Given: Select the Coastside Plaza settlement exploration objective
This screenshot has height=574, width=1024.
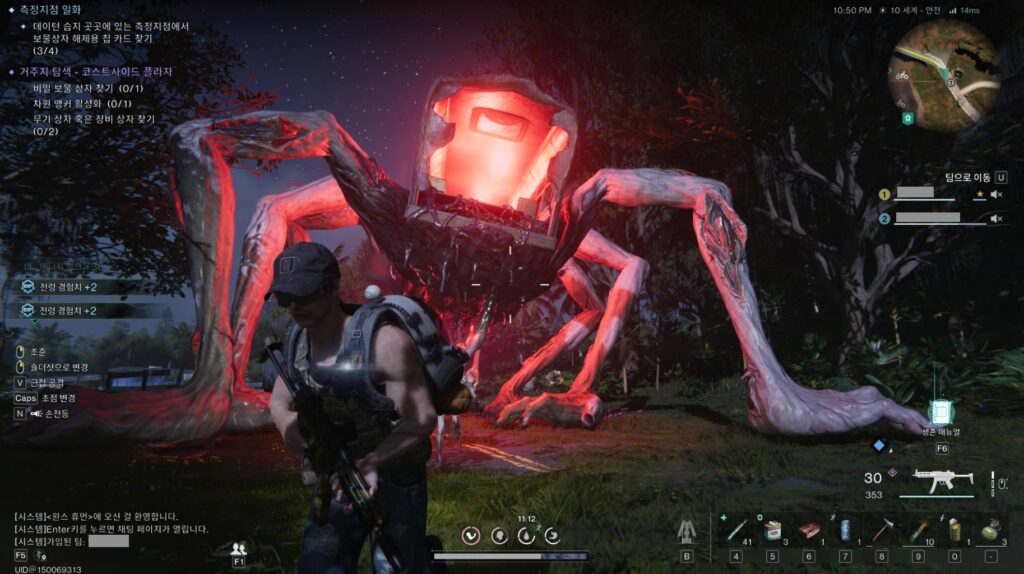Looking at the screenshot, I should coord(96,72).
